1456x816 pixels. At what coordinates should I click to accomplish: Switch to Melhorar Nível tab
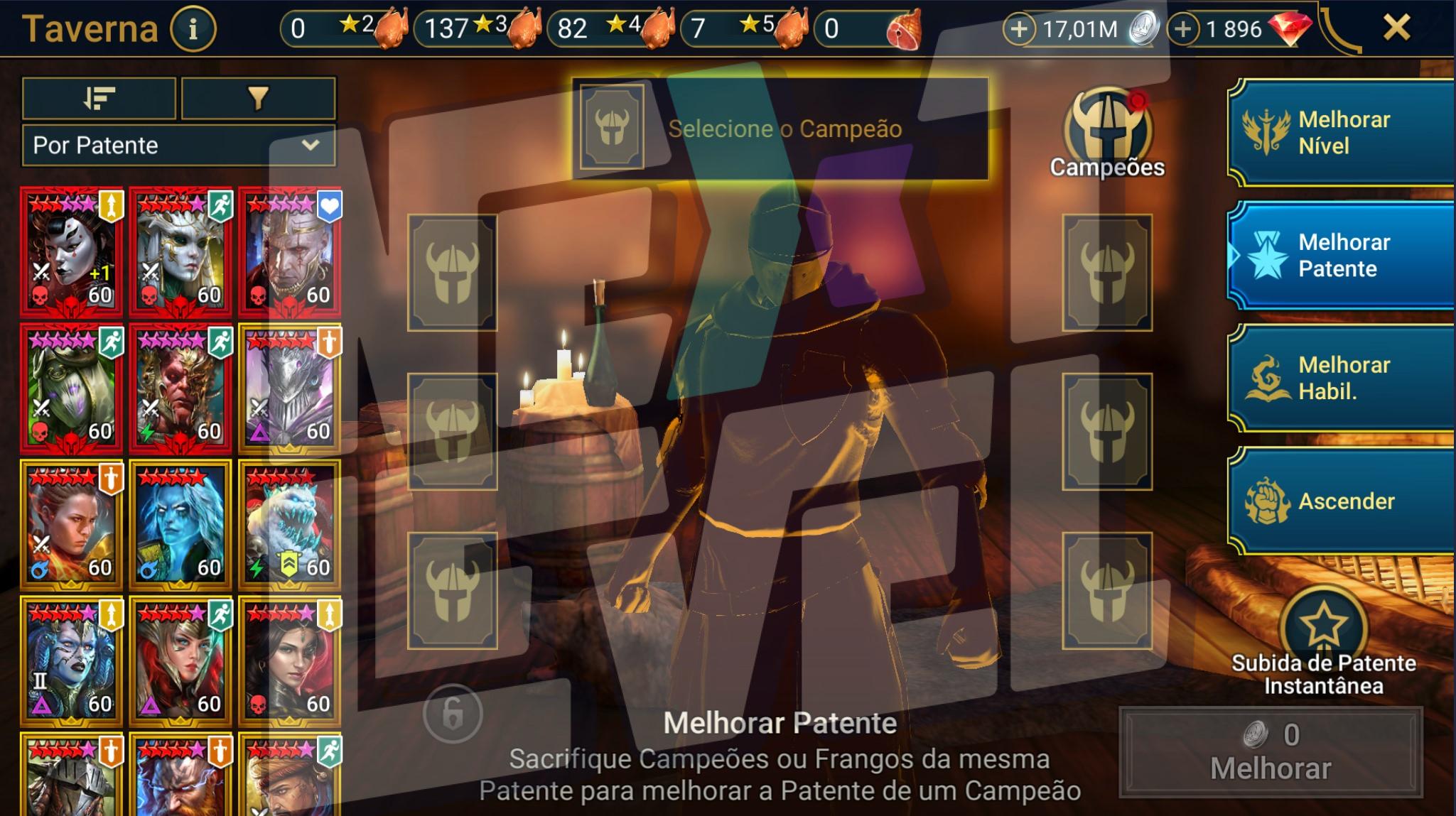(1342, 133)
